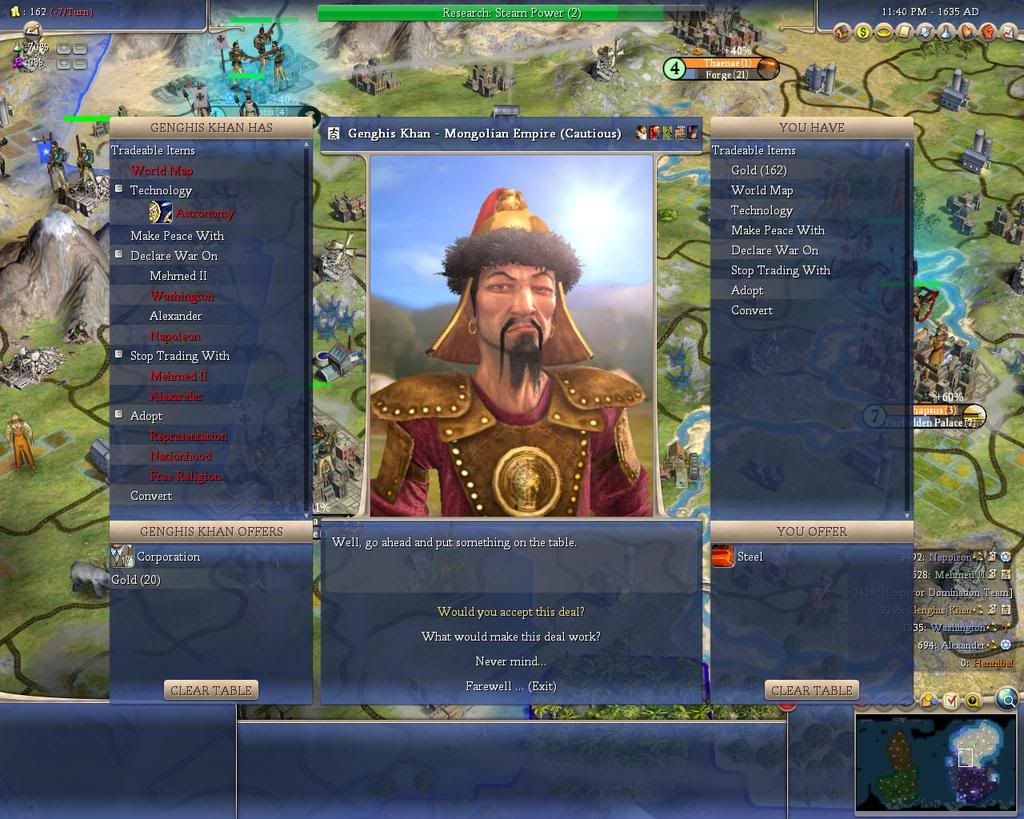Choose "What would make this deal work?"
The width and height of the screenshot is (1024, 819).
tap(510, 636)
